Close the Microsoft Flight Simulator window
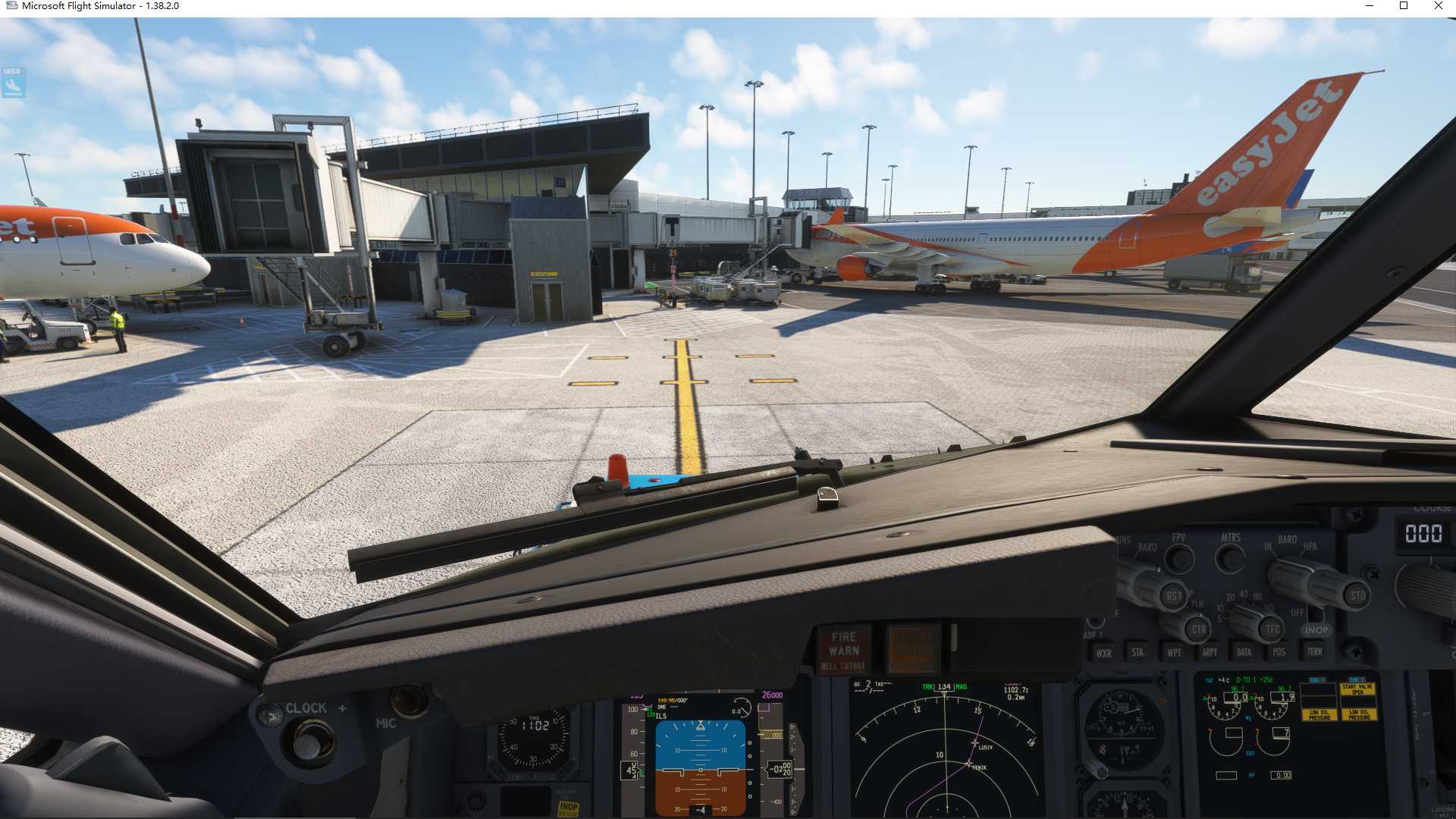 pyautogui.click(x=1439, y=6)
